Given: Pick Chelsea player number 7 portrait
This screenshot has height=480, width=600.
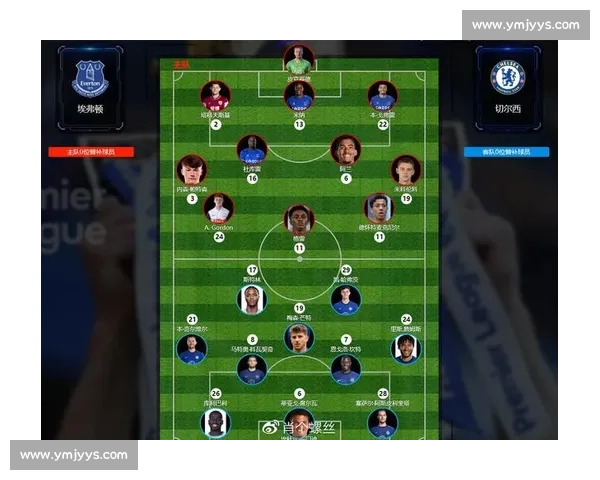Looking at the screenshot, I should [346, 369].
